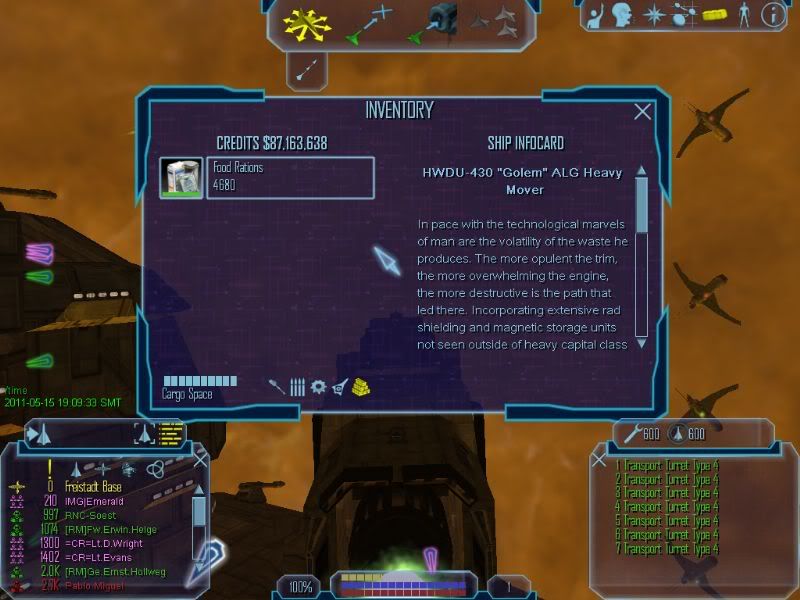Close the weapons list panel

[599, 460]
